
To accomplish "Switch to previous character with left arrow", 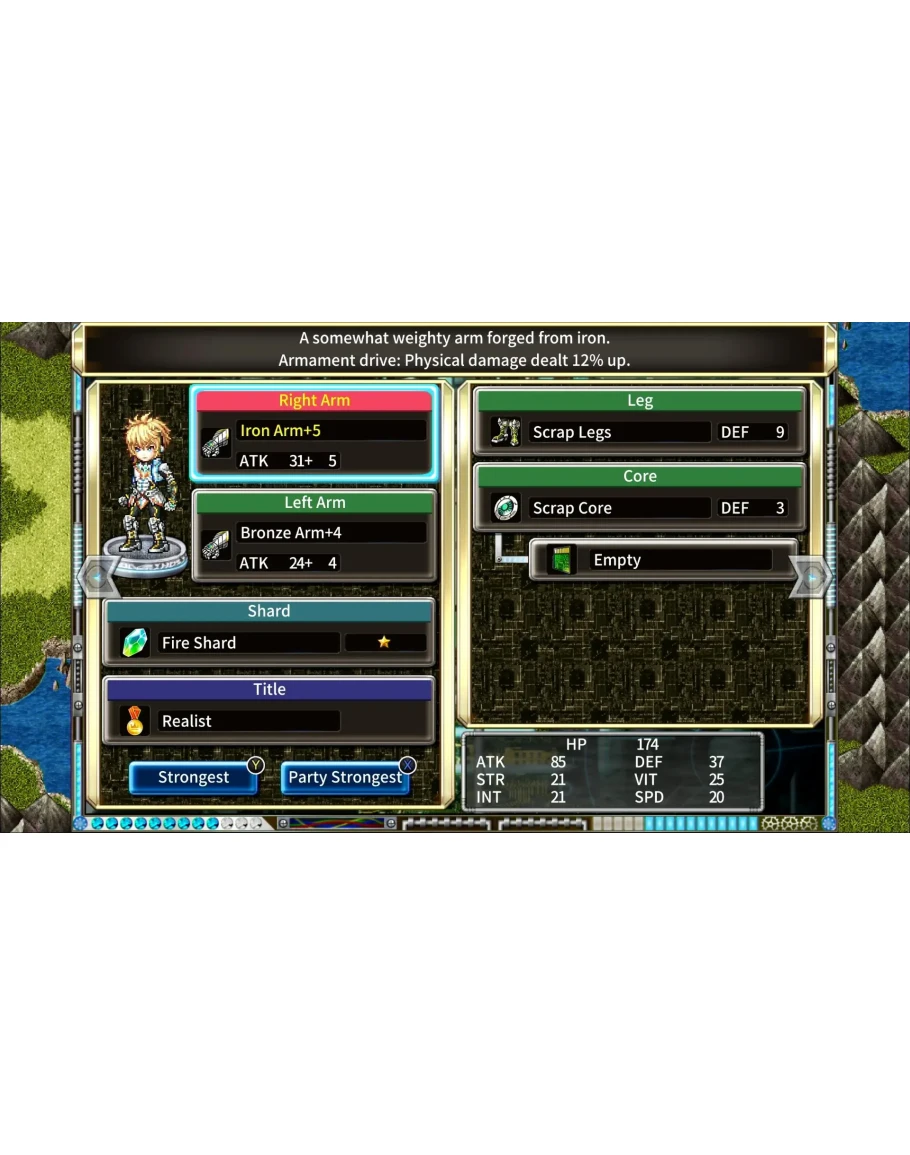I will coord(98,577).
